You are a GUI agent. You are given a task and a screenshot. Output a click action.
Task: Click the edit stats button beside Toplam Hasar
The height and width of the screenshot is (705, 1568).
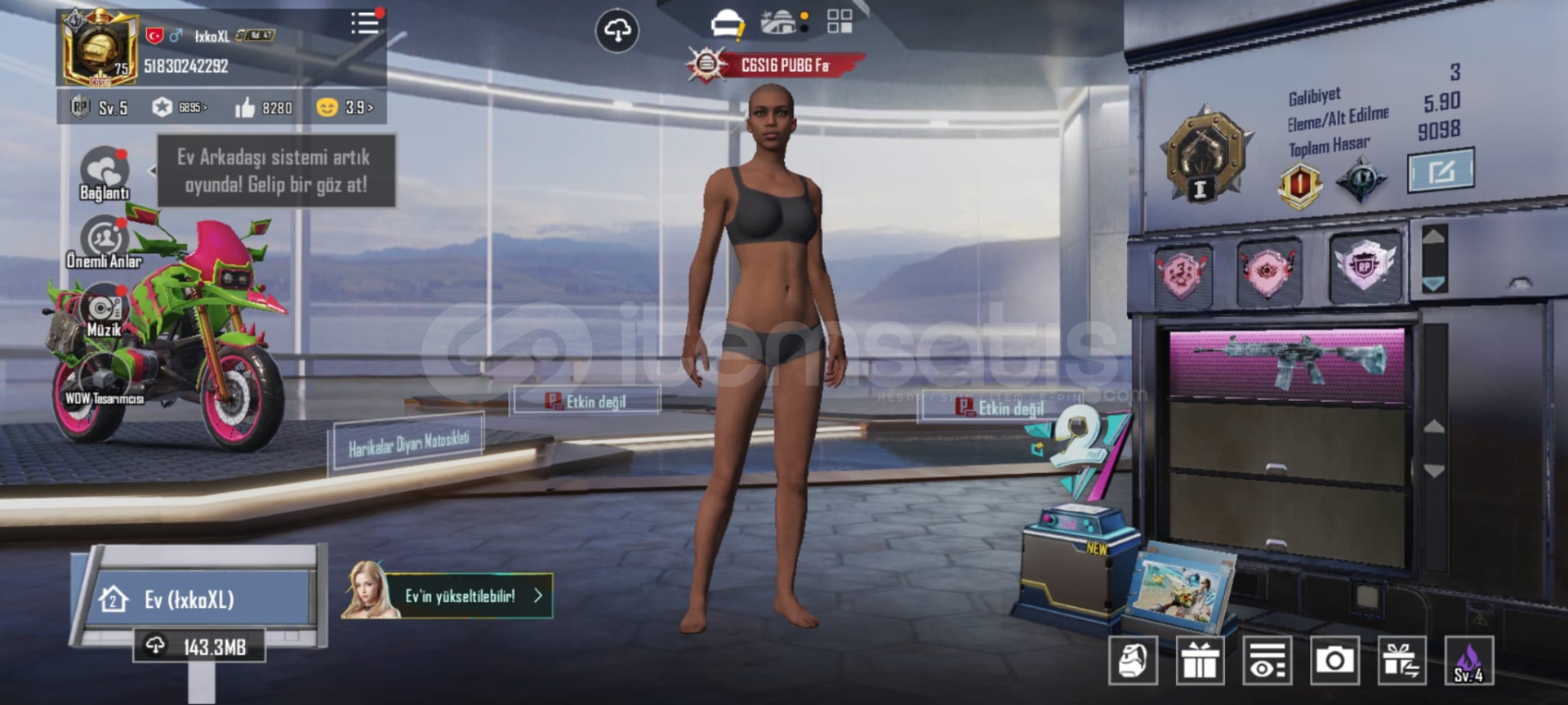(x=1441, y=170)
